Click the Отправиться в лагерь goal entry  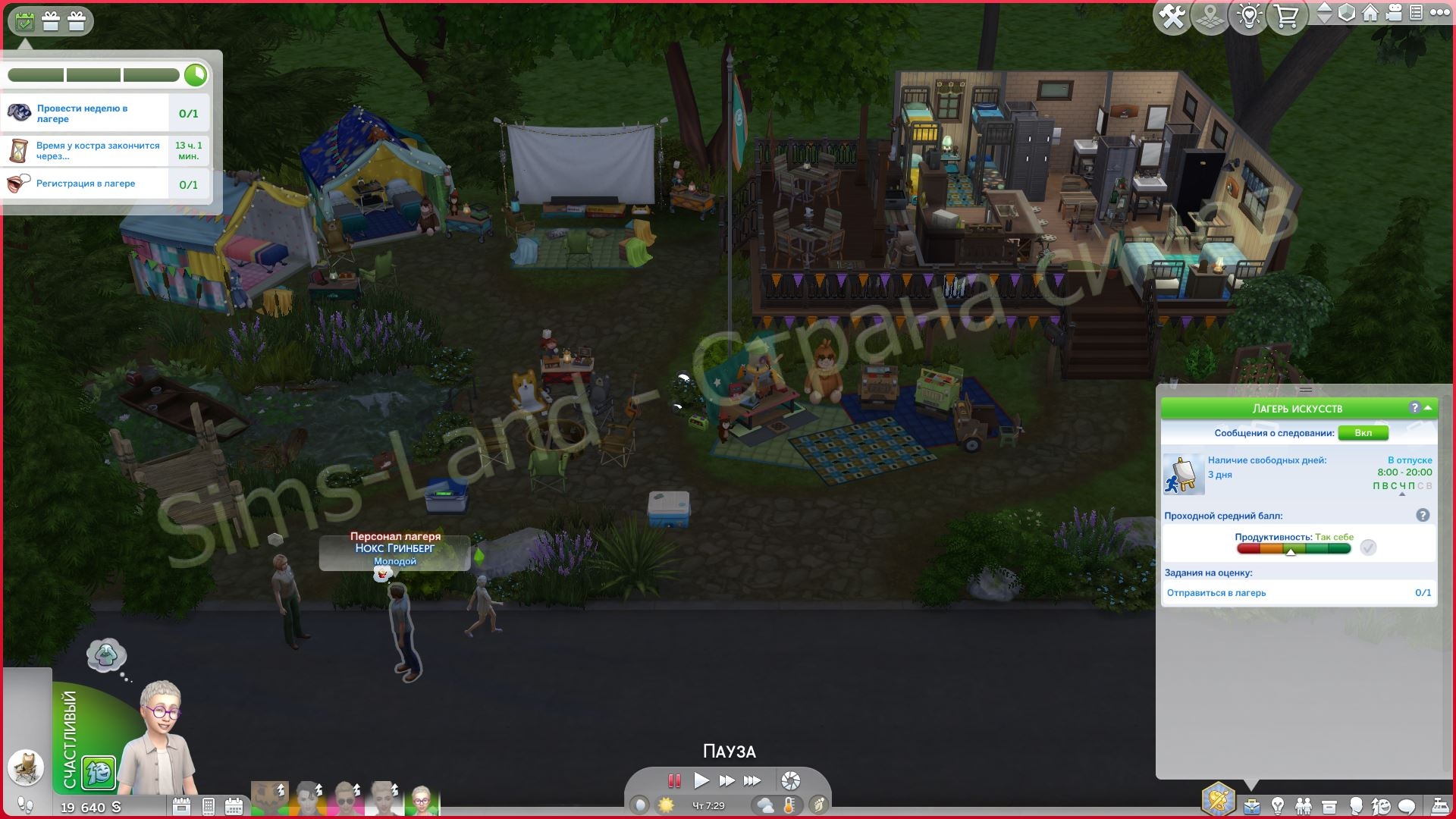click(1217, 593)
